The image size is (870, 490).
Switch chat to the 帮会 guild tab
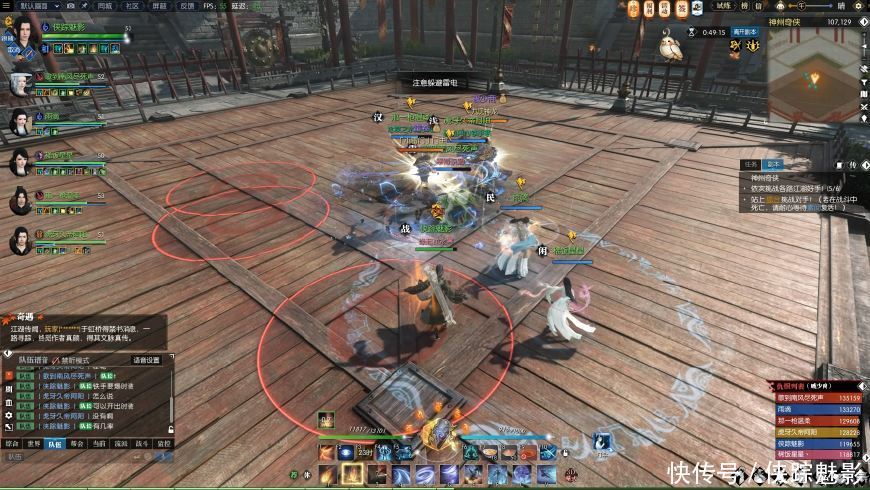[77, 442]
